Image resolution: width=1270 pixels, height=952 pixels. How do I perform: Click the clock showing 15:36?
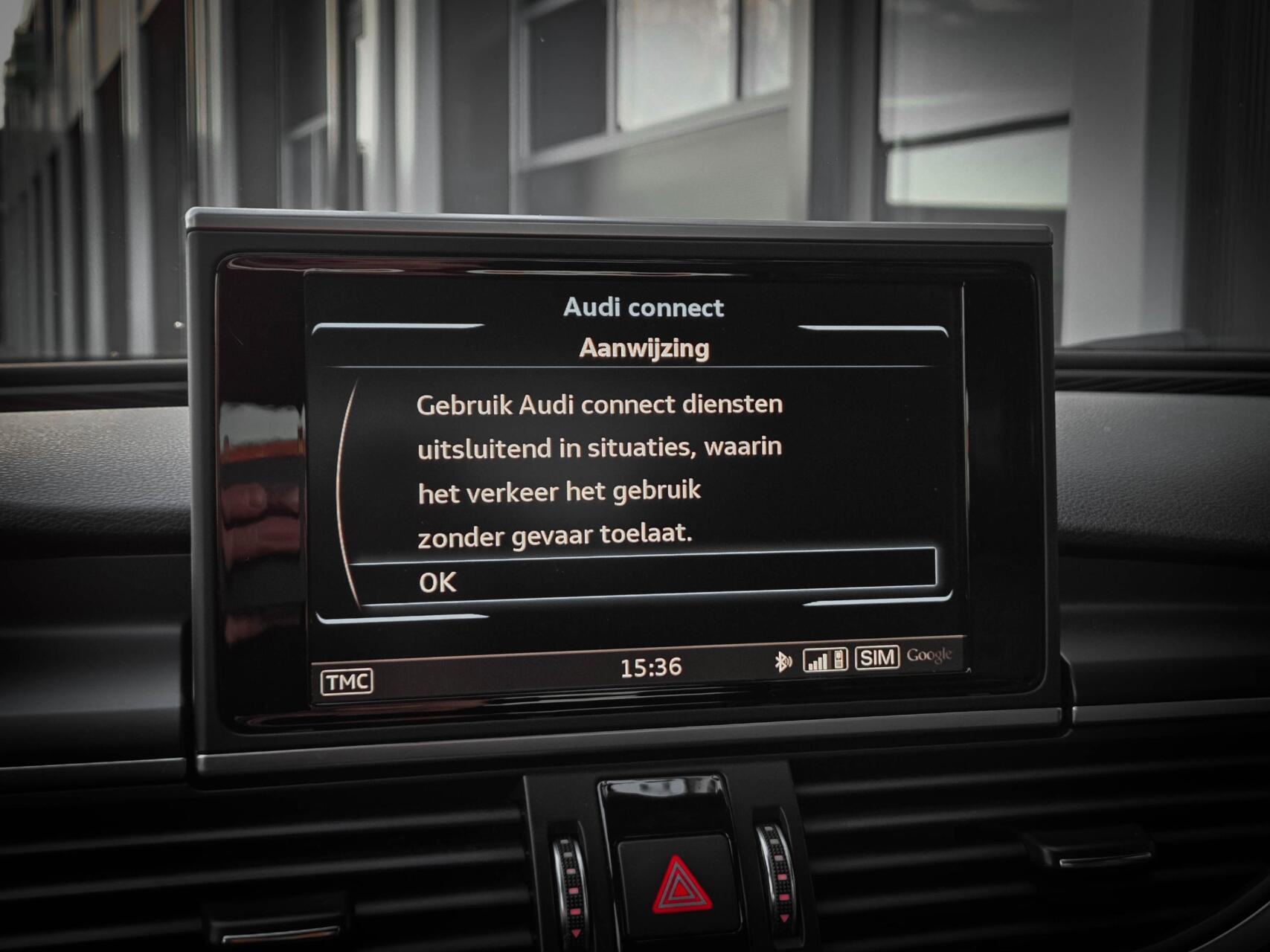[652, 667]
